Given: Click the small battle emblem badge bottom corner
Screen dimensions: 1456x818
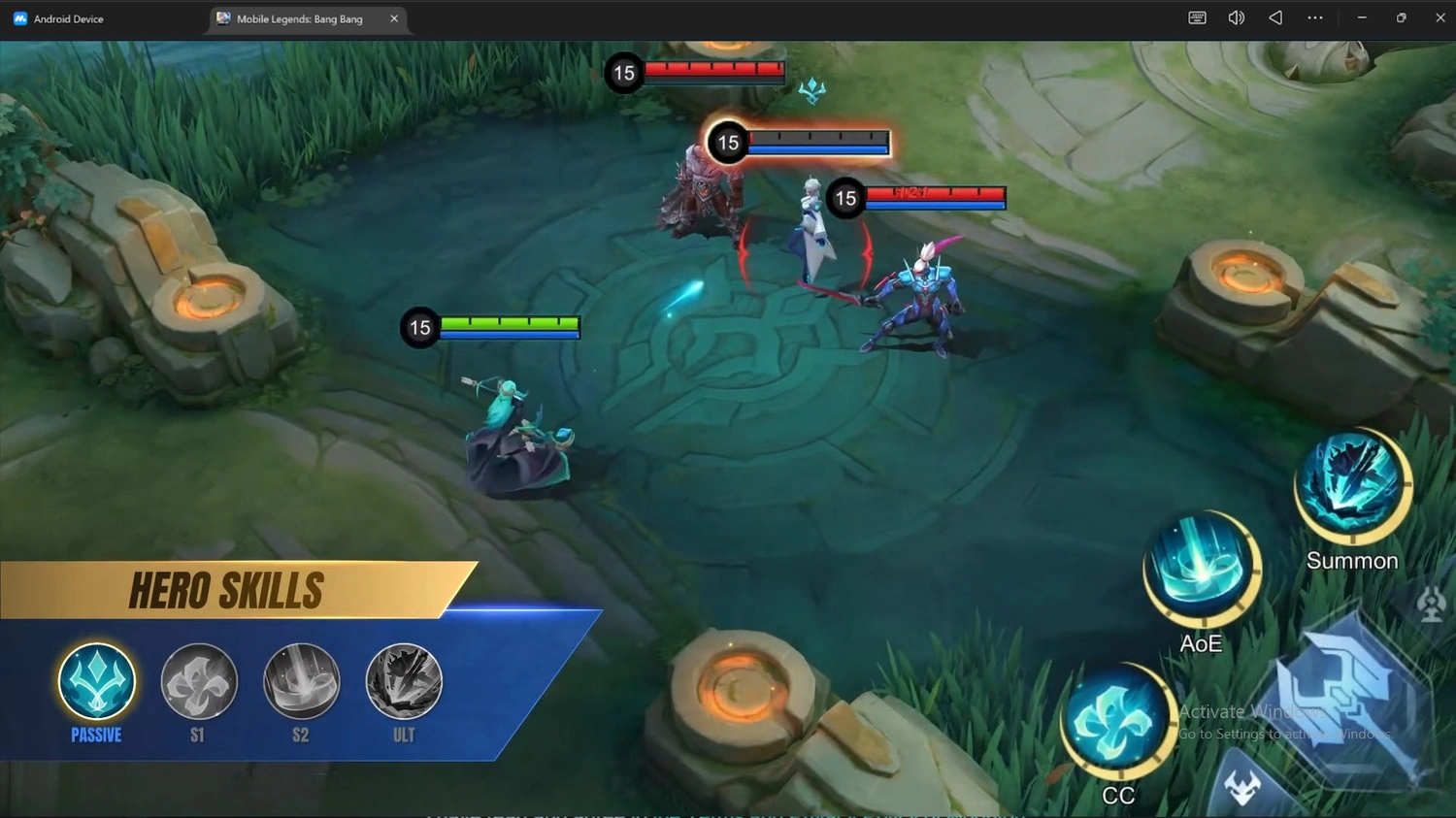Looking at the screenshot, I should 1243,786.
